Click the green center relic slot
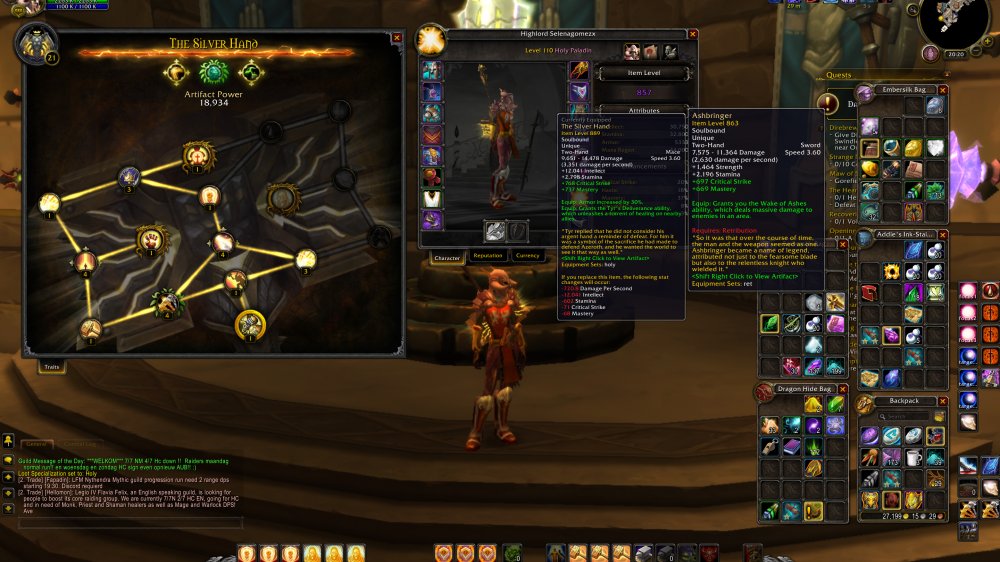Image resolution: width=1000 pixels, height=562 pixels. pos(213,72)
